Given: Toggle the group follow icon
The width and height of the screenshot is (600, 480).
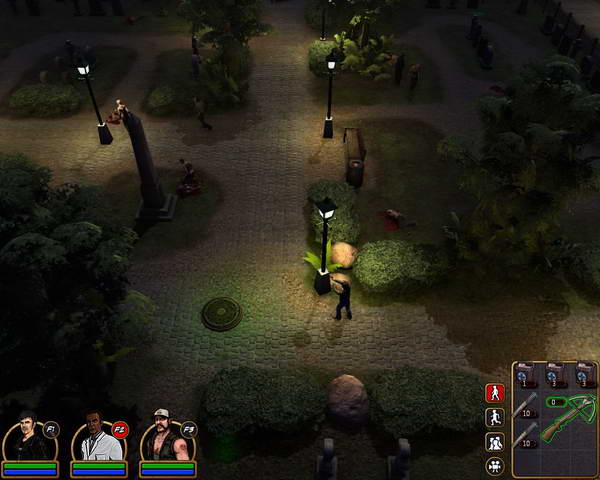Looking at the screenshot, I should (x=494, y=441).
